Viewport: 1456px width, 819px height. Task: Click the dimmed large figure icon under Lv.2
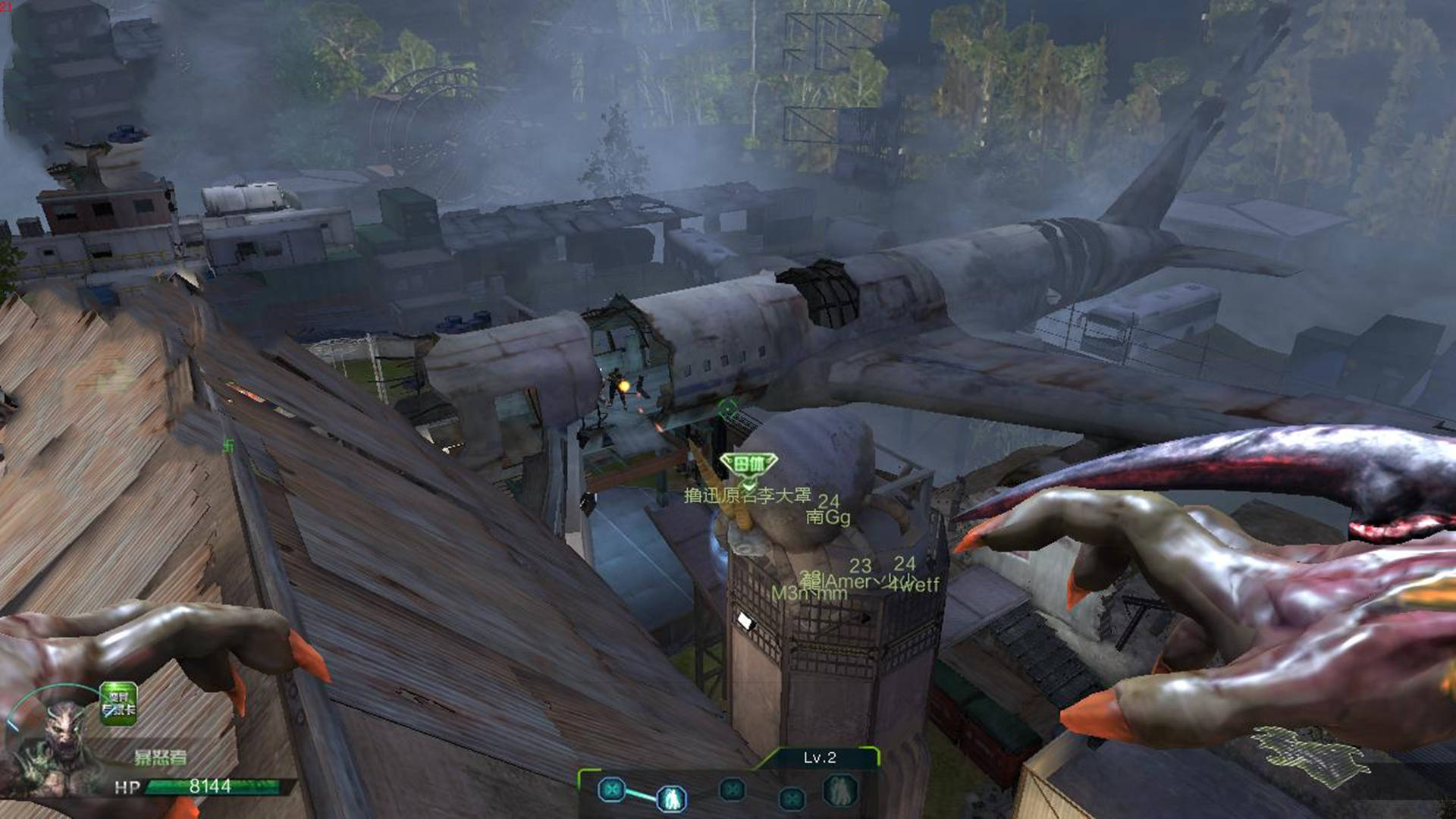(839, 790)
